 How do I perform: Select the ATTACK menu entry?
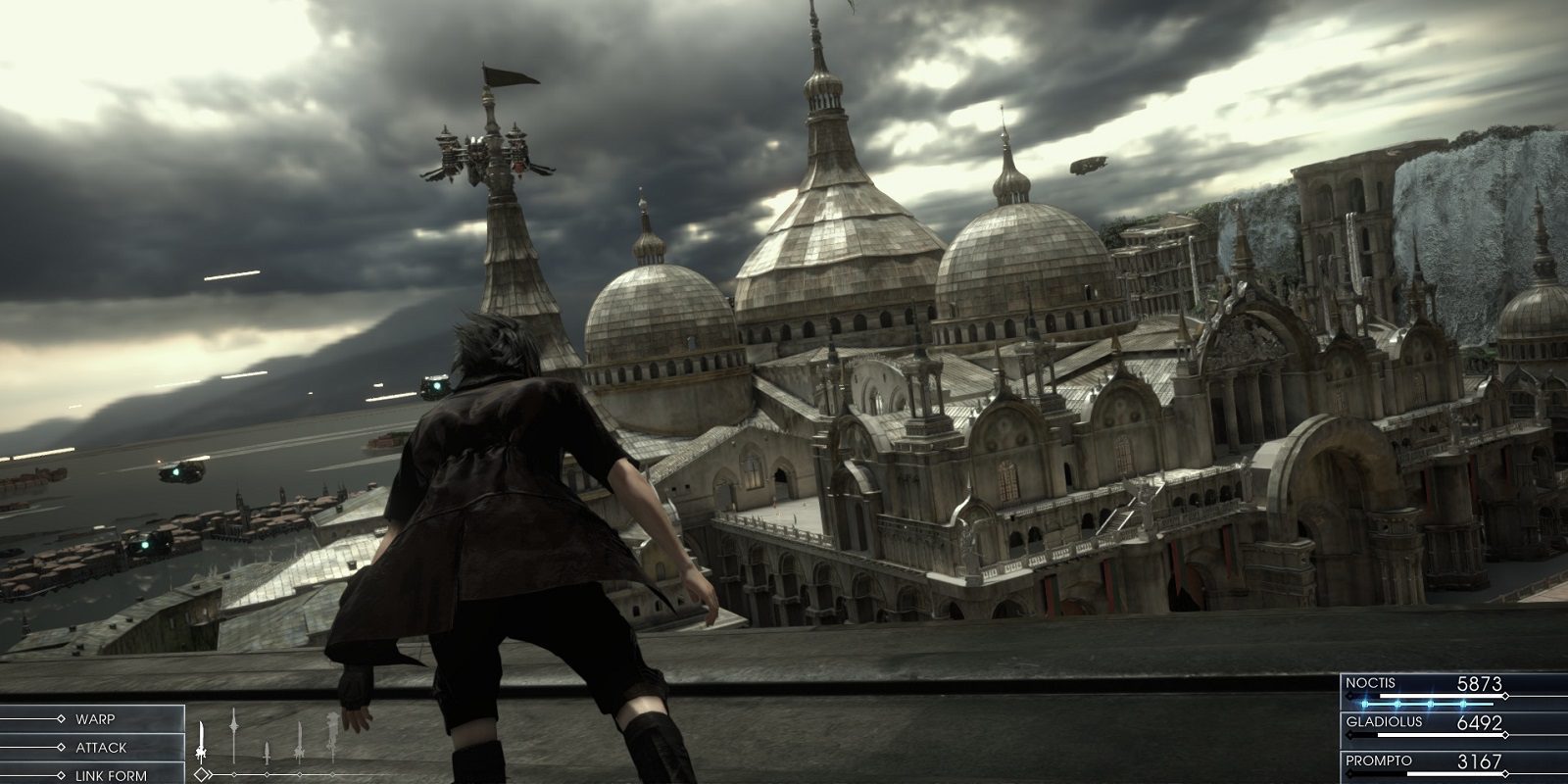pyautogui.click(x=101, y=746)
